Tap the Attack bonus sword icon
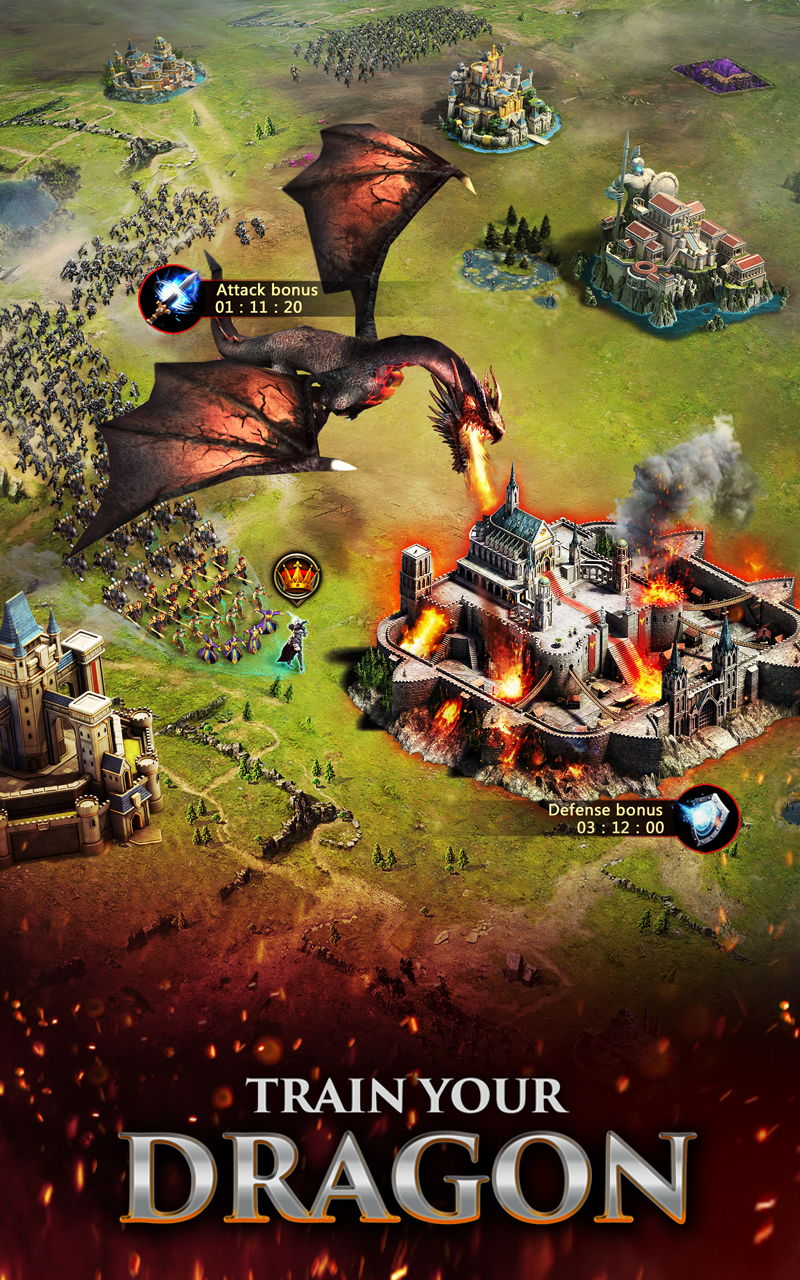This screenshot has width=800, height=1280. click(171, 298)
